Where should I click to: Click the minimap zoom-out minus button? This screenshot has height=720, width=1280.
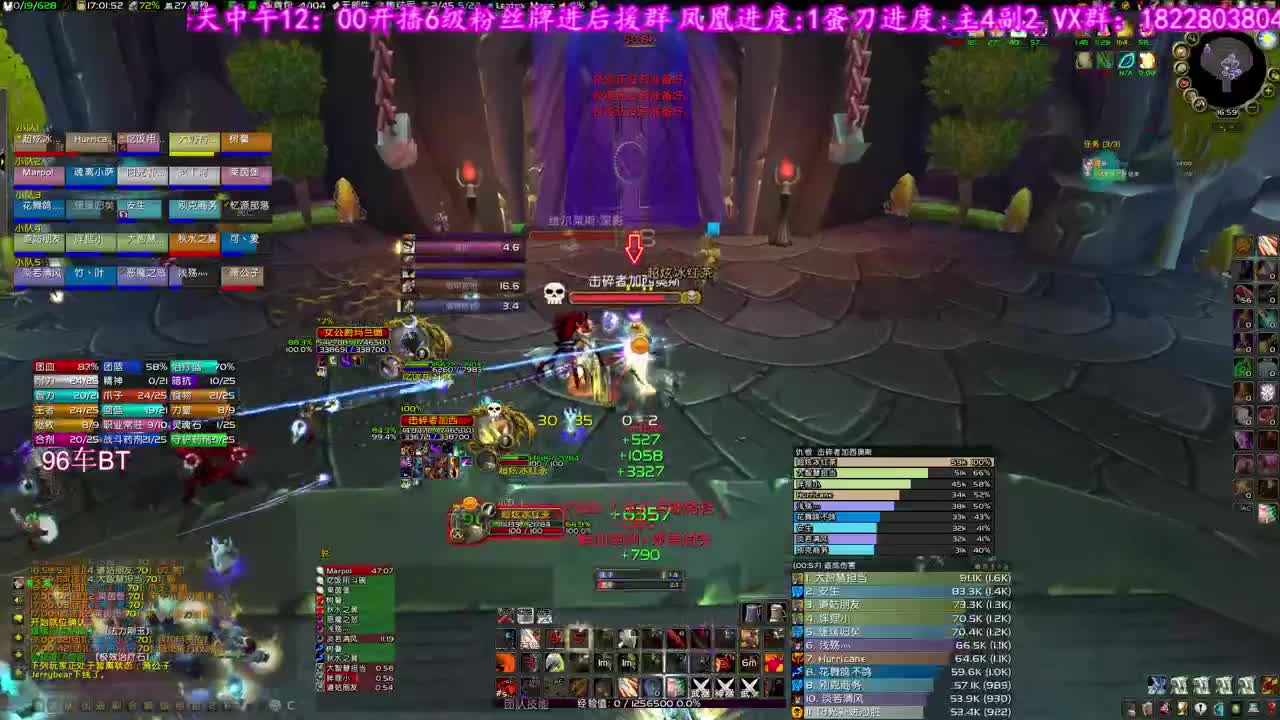[x=1252, y=107]
